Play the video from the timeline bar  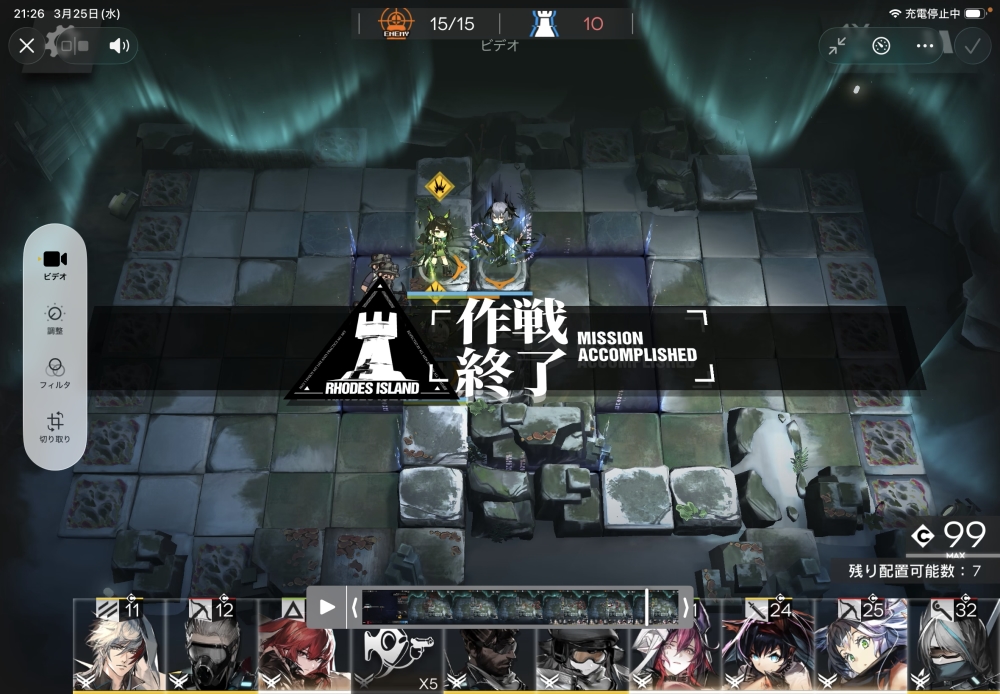(x=327, y=607)
